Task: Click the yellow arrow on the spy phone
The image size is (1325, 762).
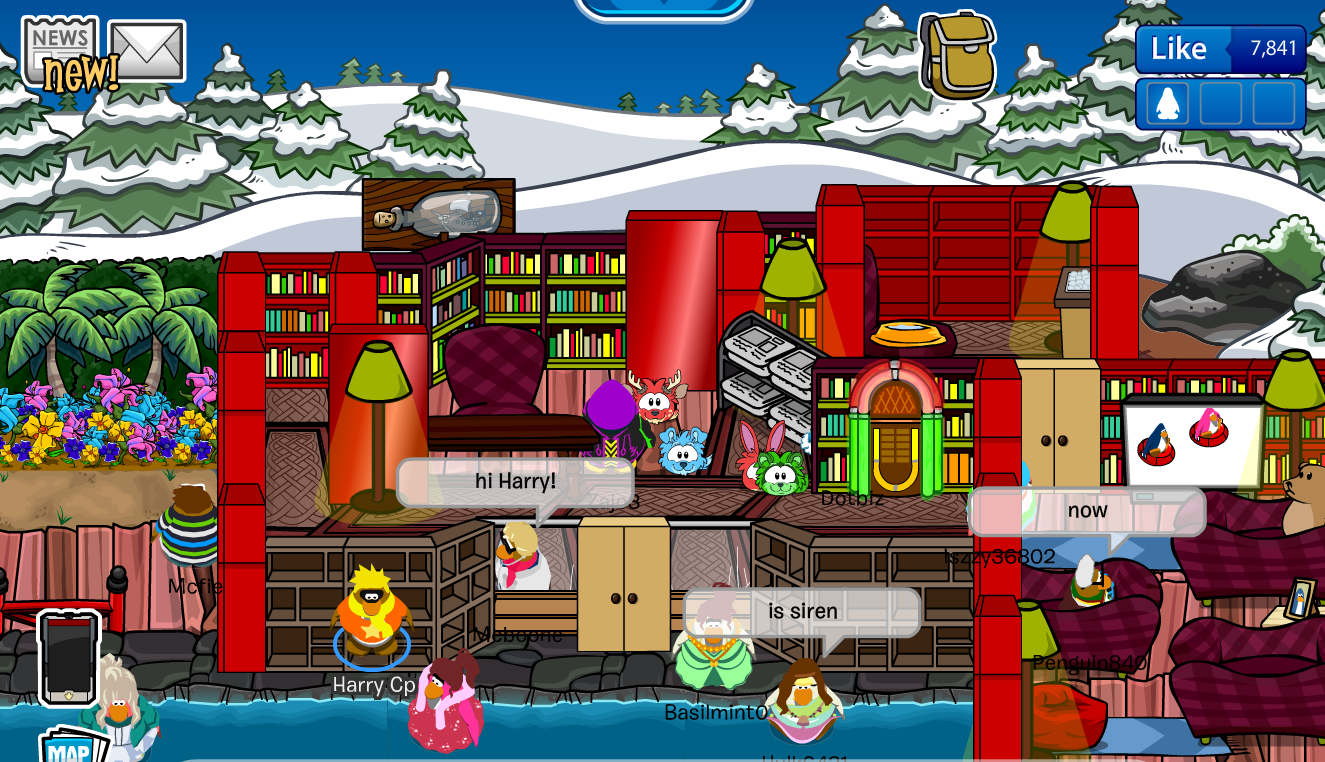Action: coord(69,695)
